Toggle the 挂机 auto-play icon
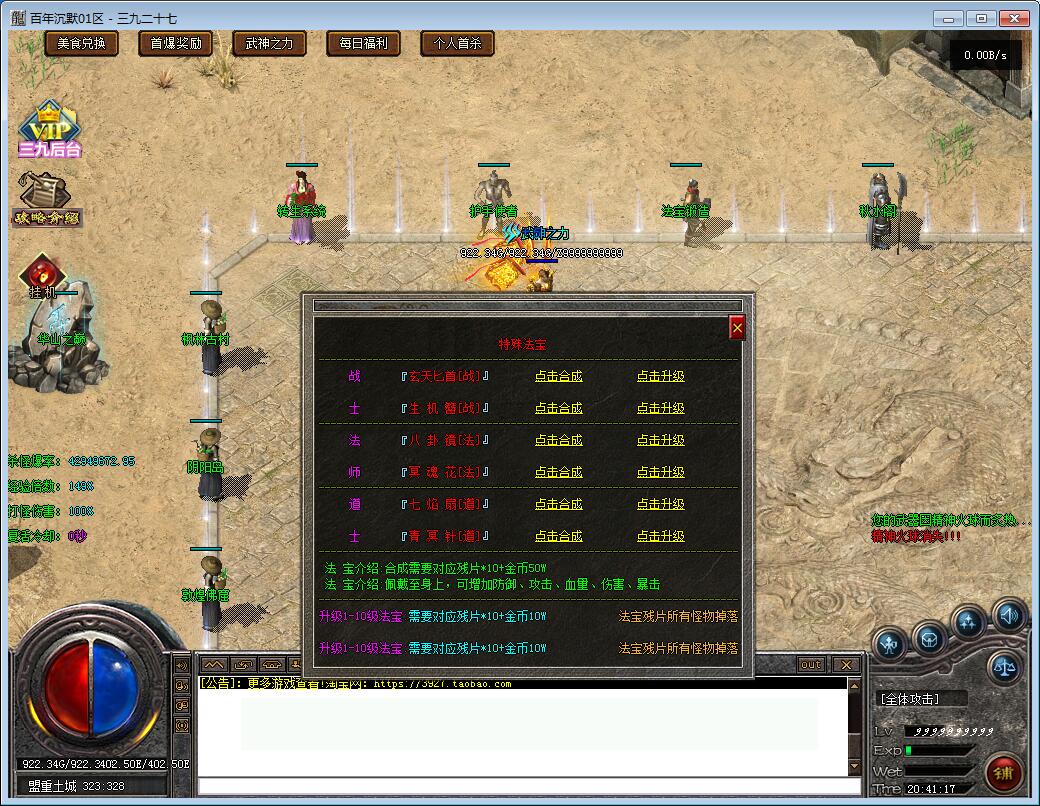 42,276
